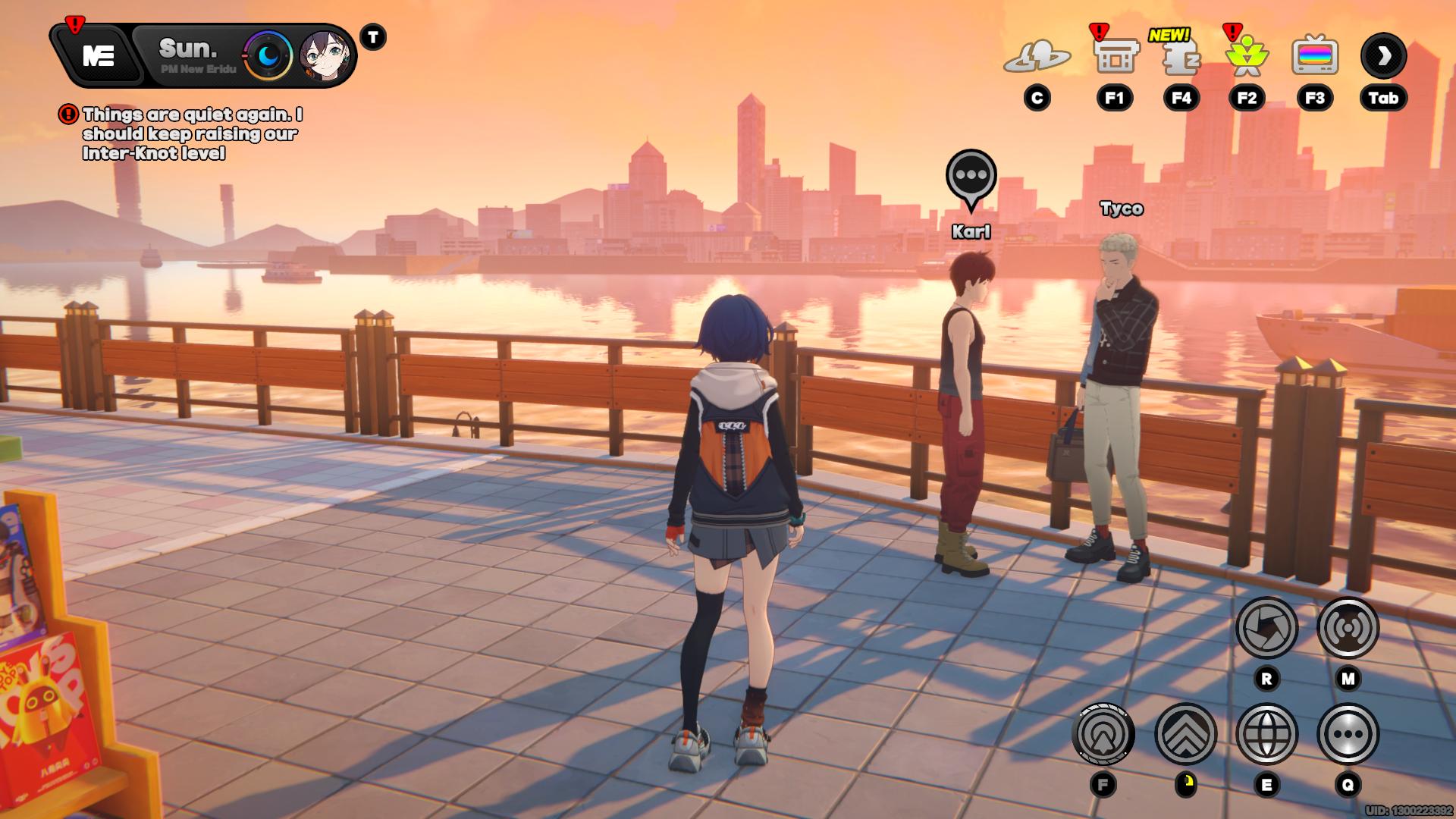
Task: Open the radio signal map button
Action: (x=1348, y=627)
